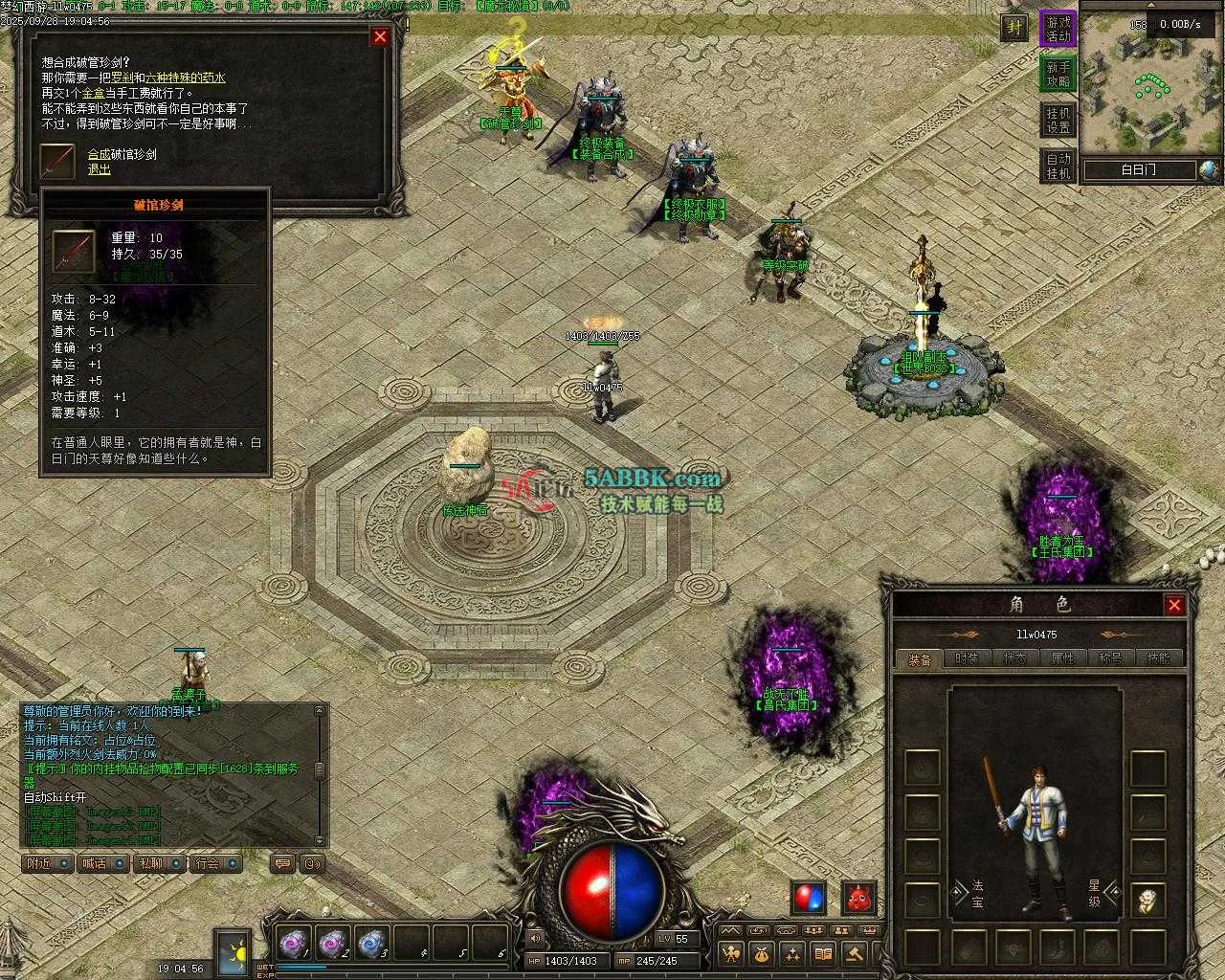Close the NPC crafting dialogue window
1225x980 pixels.
[380, 36]
